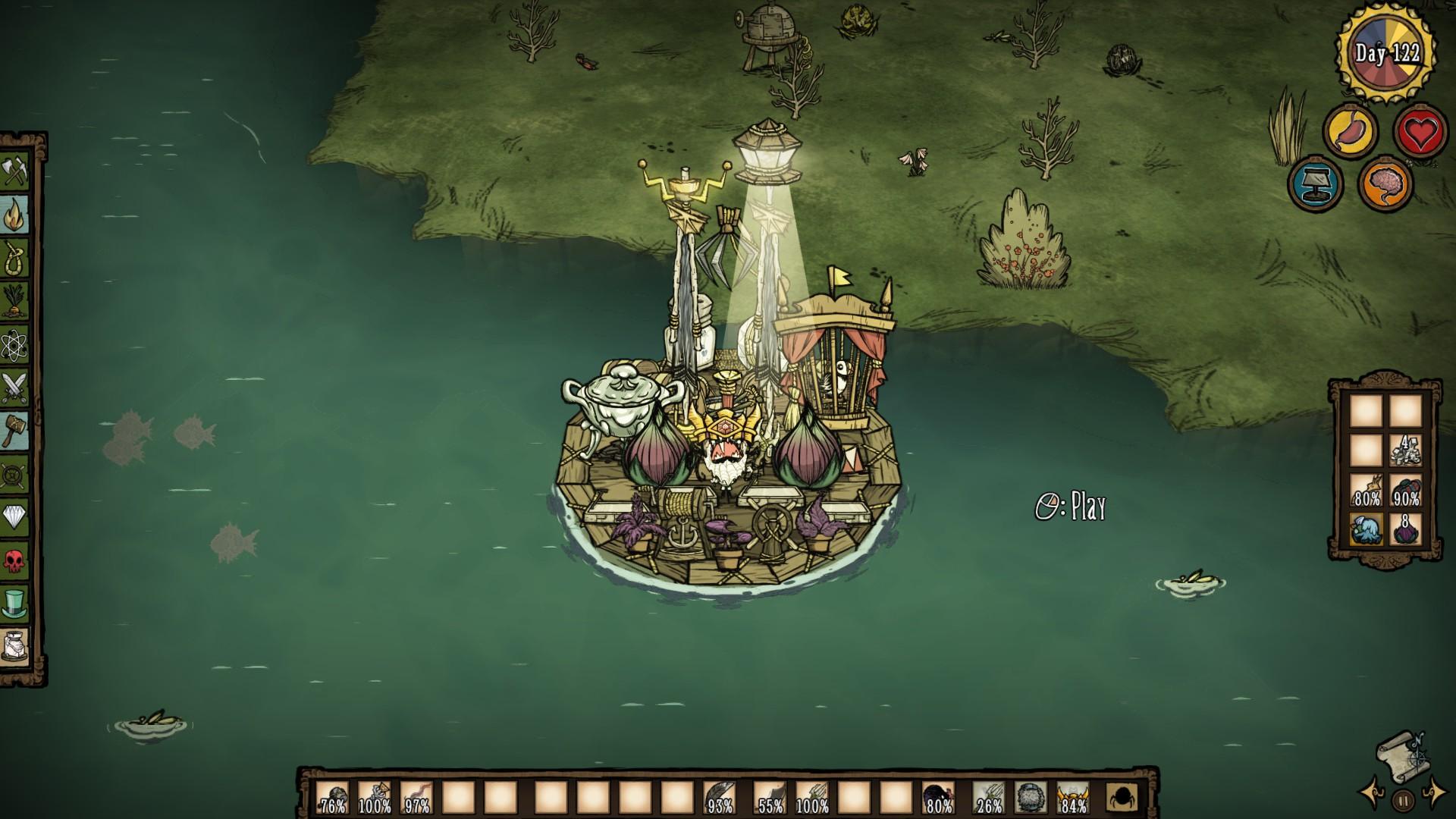This screenshot has height=819, width=1456.
Task: Pick the purple bulb stack of 8
Action: coord(1405,528)
